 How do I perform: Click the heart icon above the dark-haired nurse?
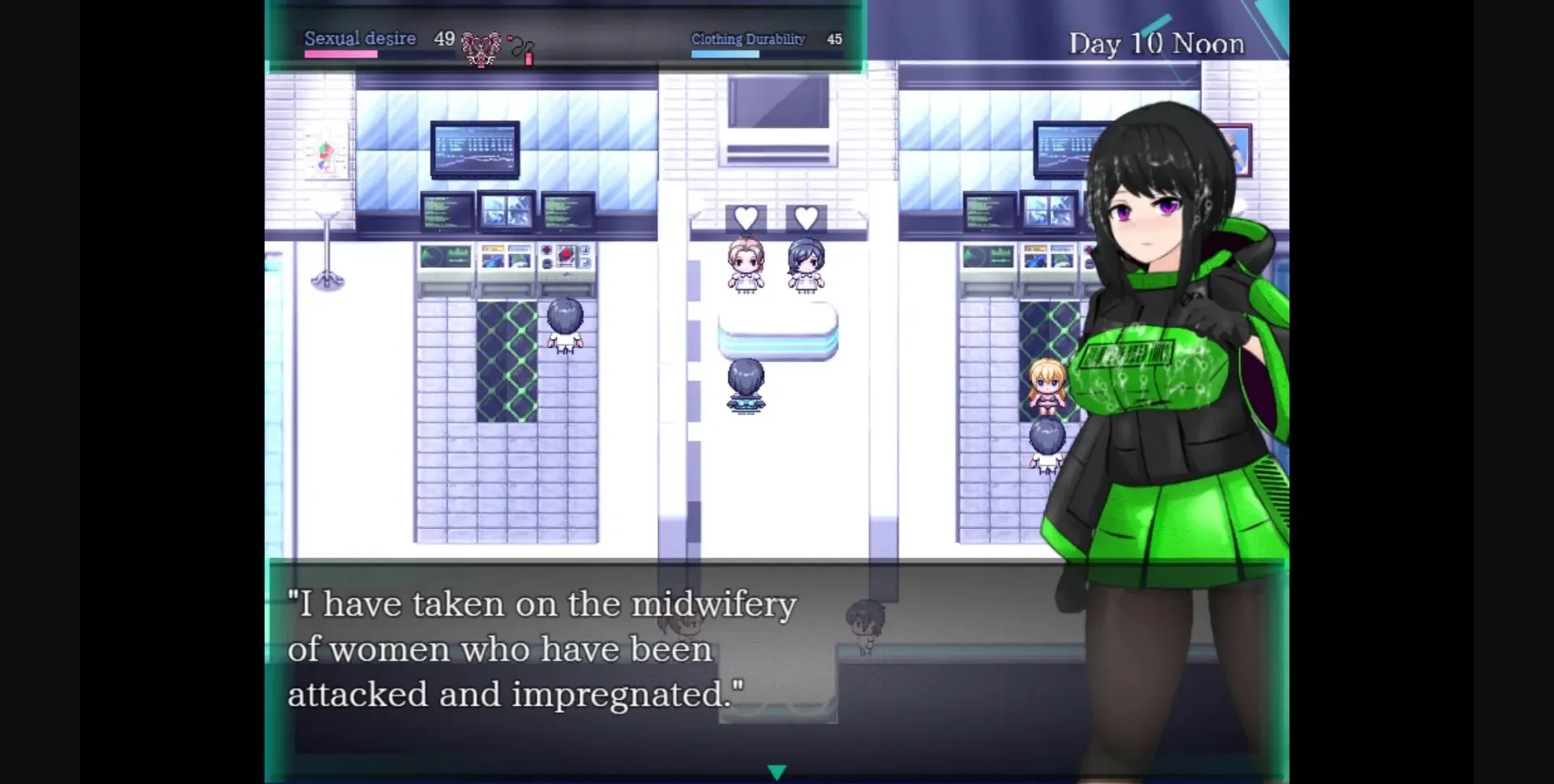click(x=804, y=216)
